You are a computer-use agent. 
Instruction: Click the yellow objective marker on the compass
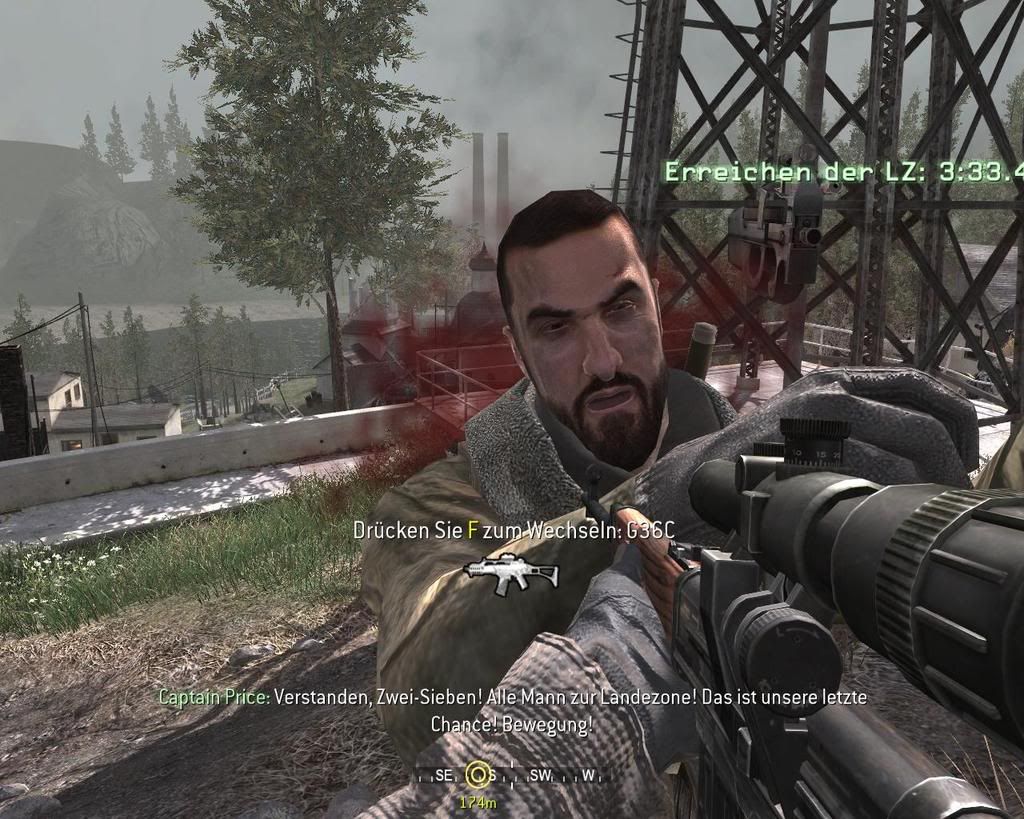(x=478, y=774)
